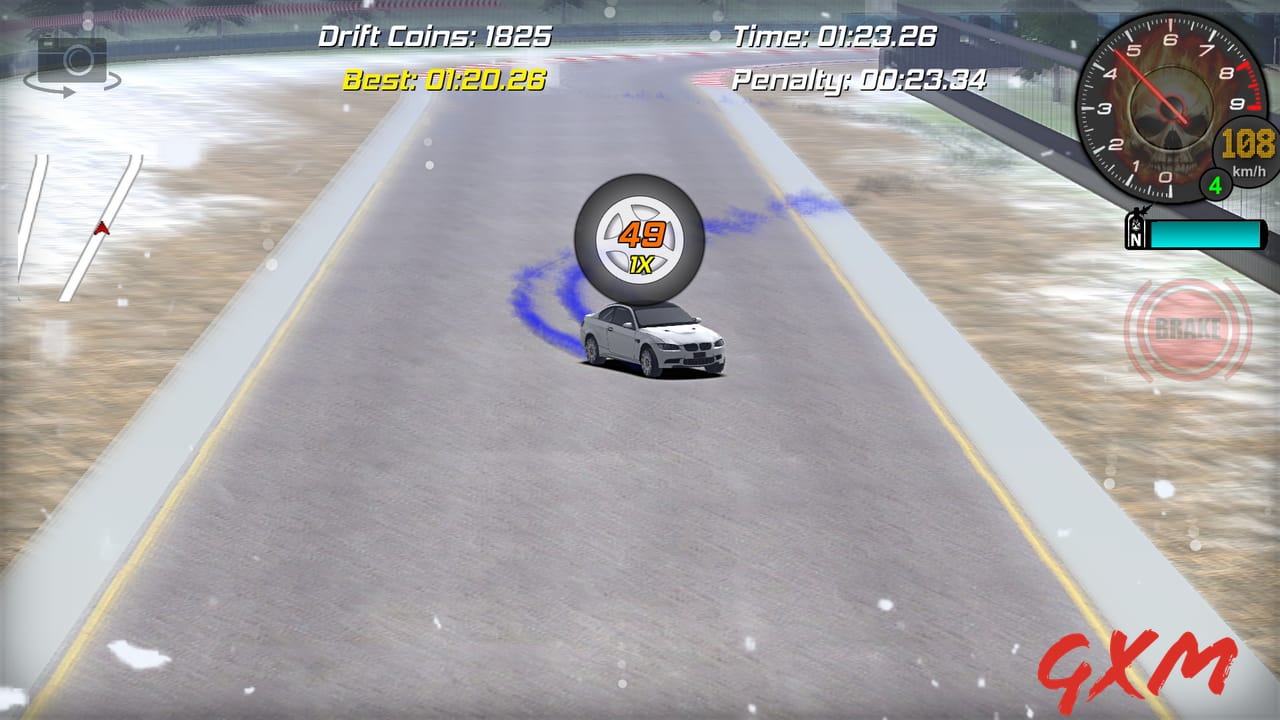
Task: Tap the red BRAKE button
Action: click(x=1187, y=328)
